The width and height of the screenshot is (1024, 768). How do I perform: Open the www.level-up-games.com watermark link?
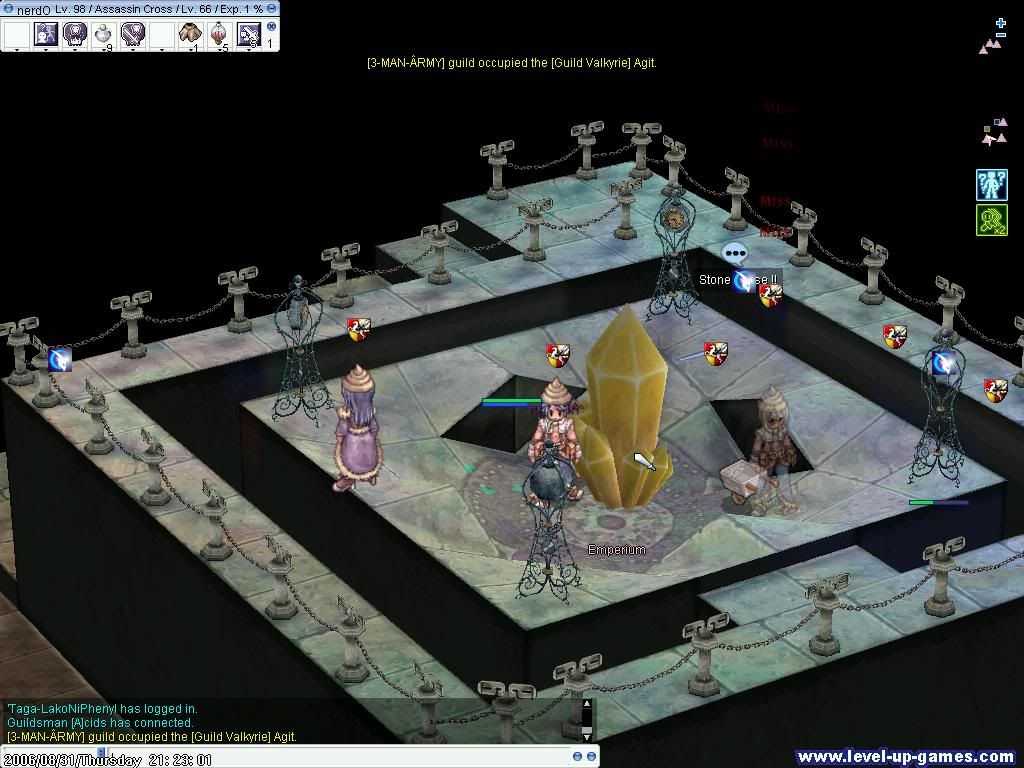point(906,757)
